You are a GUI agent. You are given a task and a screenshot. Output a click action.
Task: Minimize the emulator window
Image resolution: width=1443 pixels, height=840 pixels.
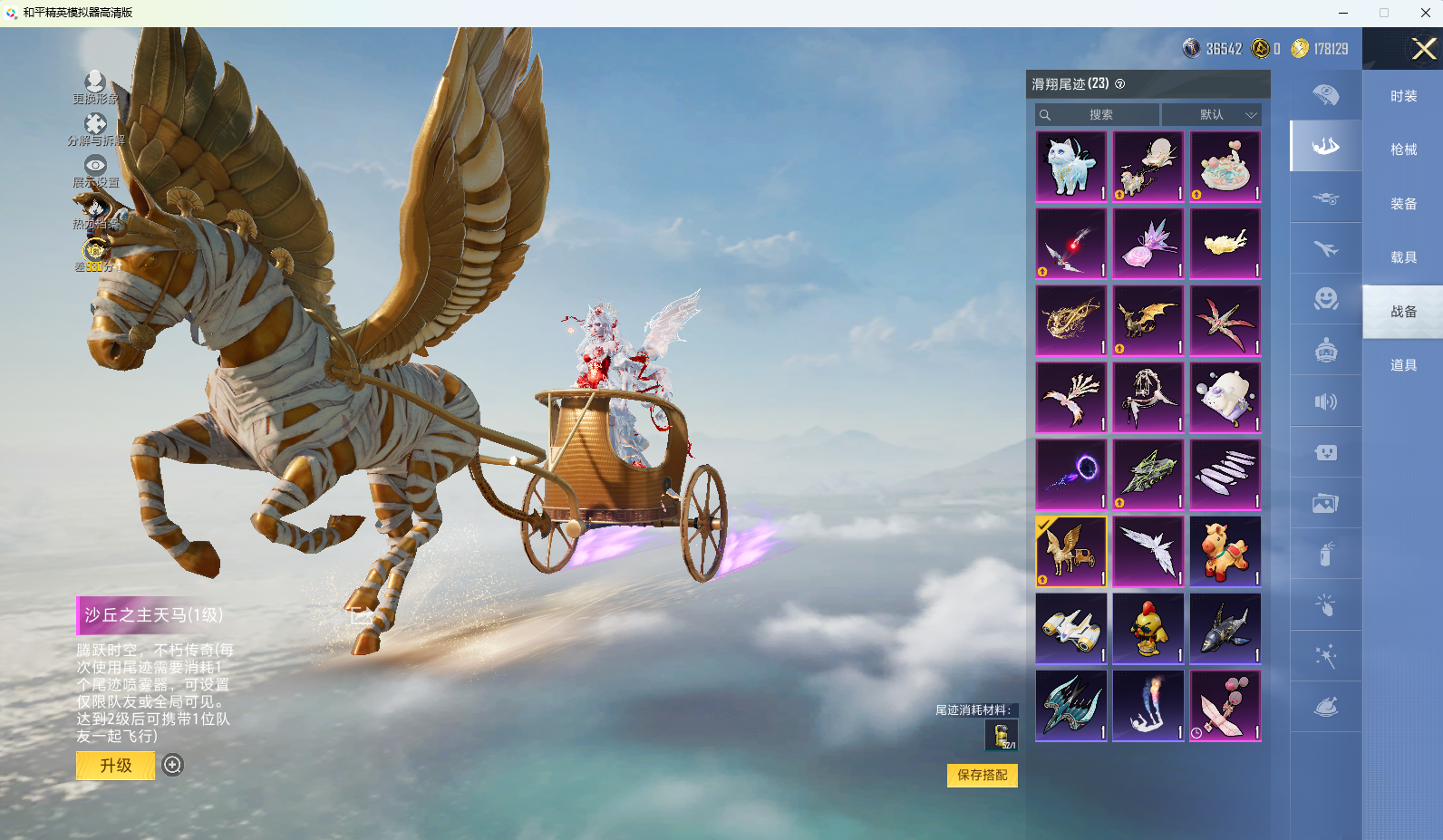(1343, 13)
